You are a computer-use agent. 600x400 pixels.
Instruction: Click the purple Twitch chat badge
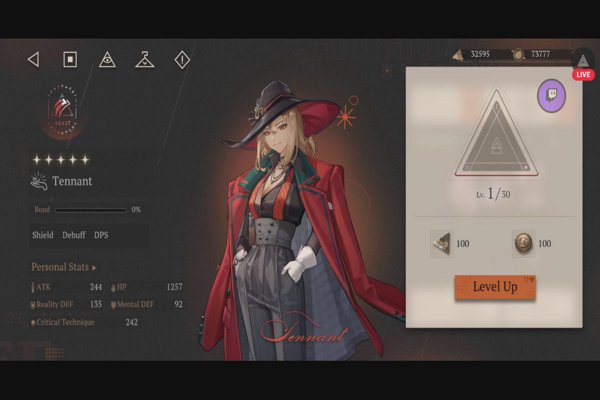tap(551, 96)
